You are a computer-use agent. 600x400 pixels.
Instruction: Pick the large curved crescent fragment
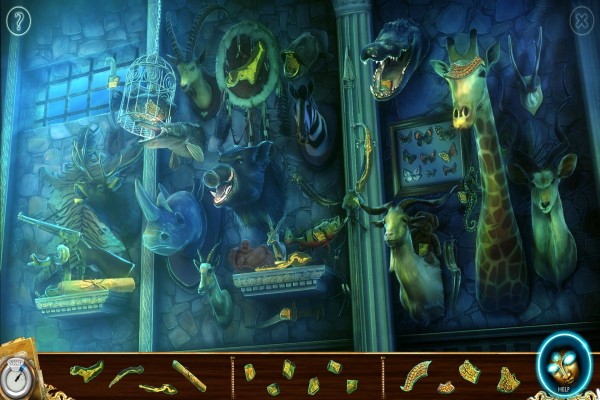pyautogui.click(x=415, y=375)
